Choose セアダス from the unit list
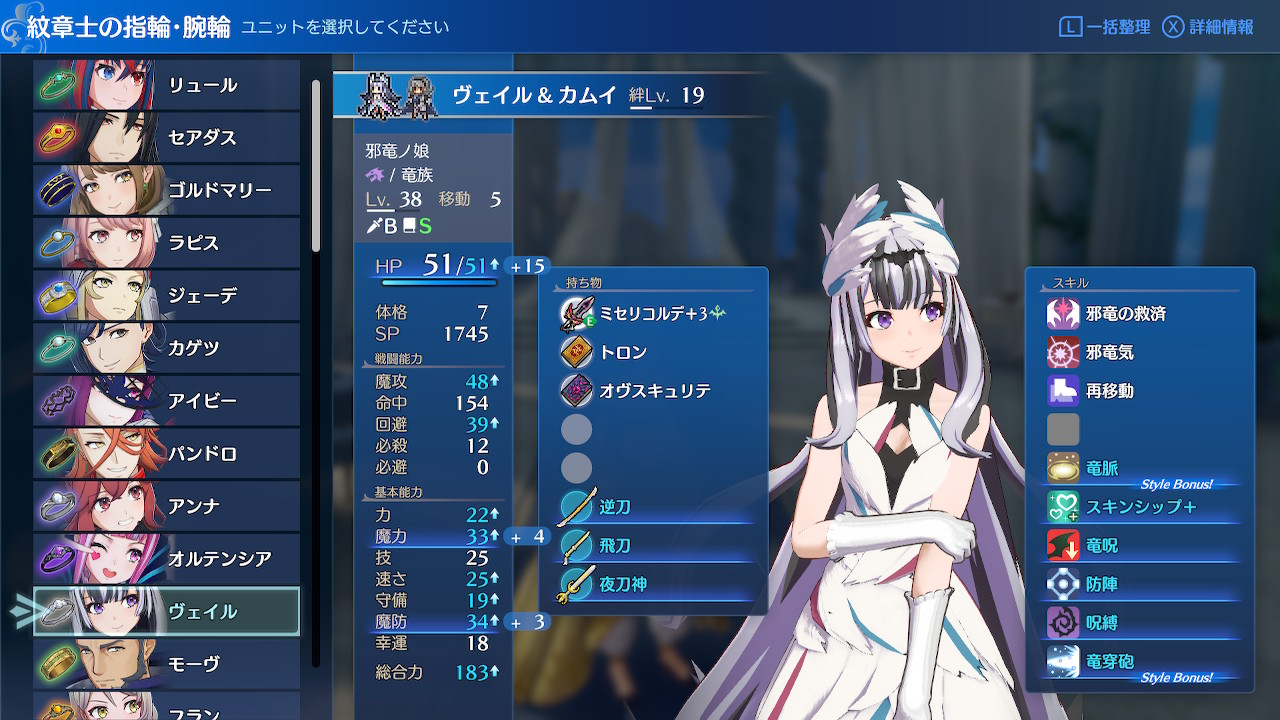This screenshot has height=720, width=1280. [167, 138]
